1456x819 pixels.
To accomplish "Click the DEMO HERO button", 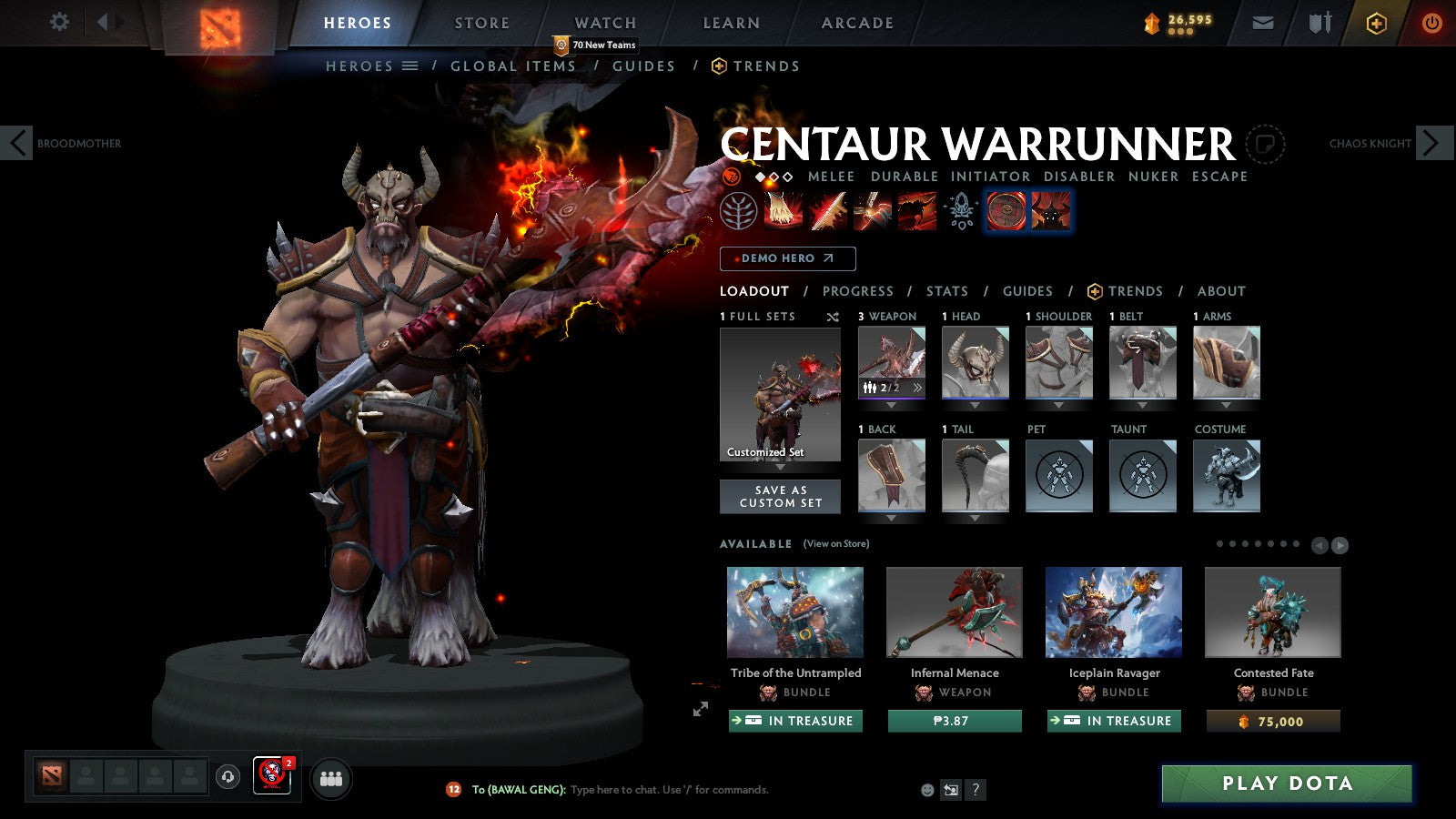I will click(787, 258).
